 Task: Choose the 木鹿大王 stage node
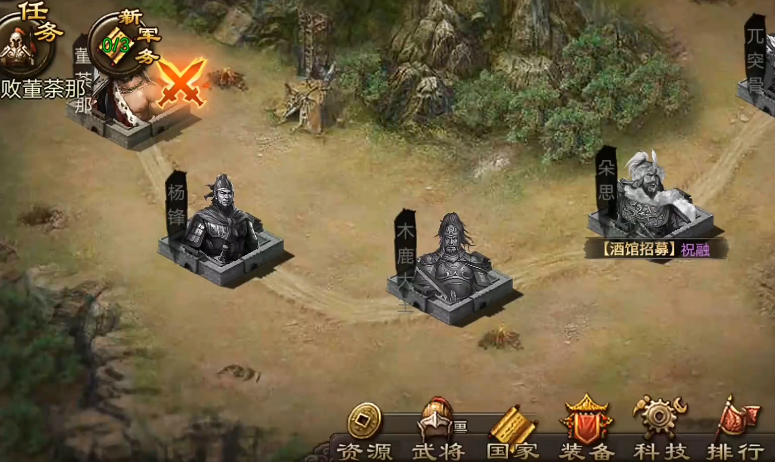coord(451,266)
